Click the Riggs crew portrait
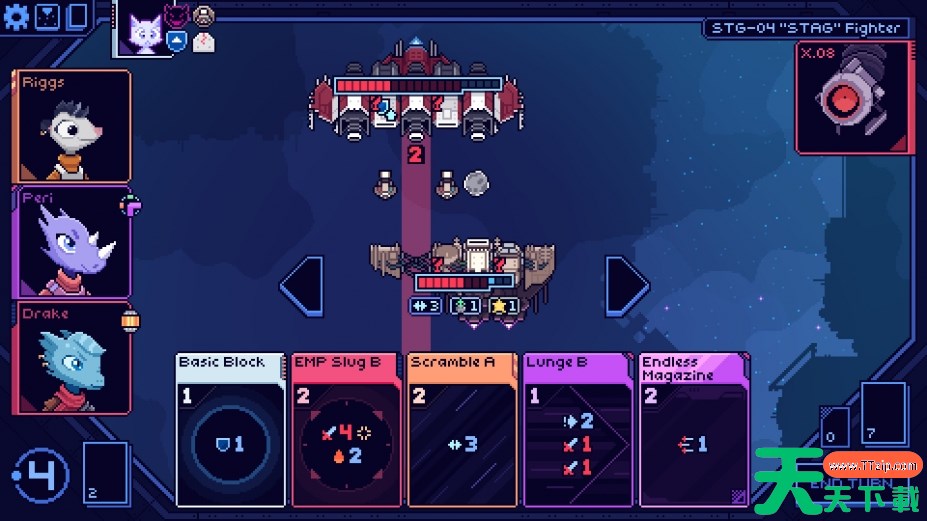The image size is (927, 521). (72, 126)
